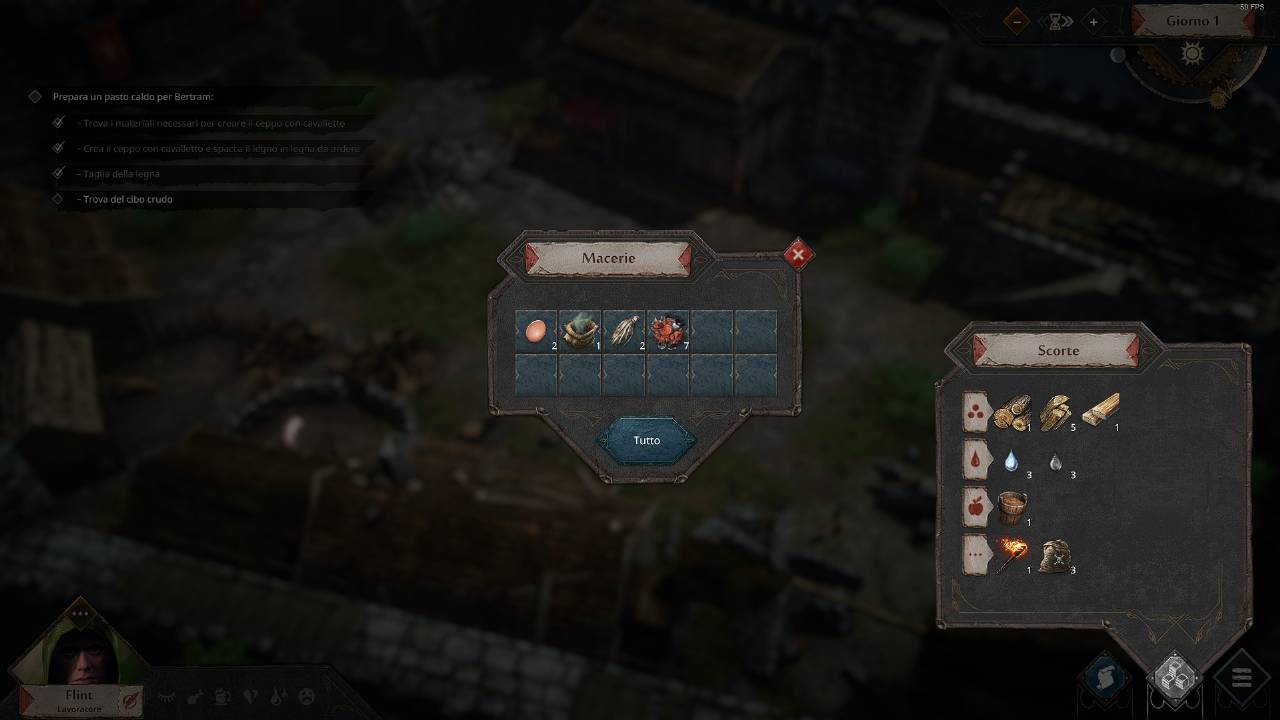The image size is (1280, 720).
Task: Take everything with the Tutto button
Action: [x=647, y=441]
